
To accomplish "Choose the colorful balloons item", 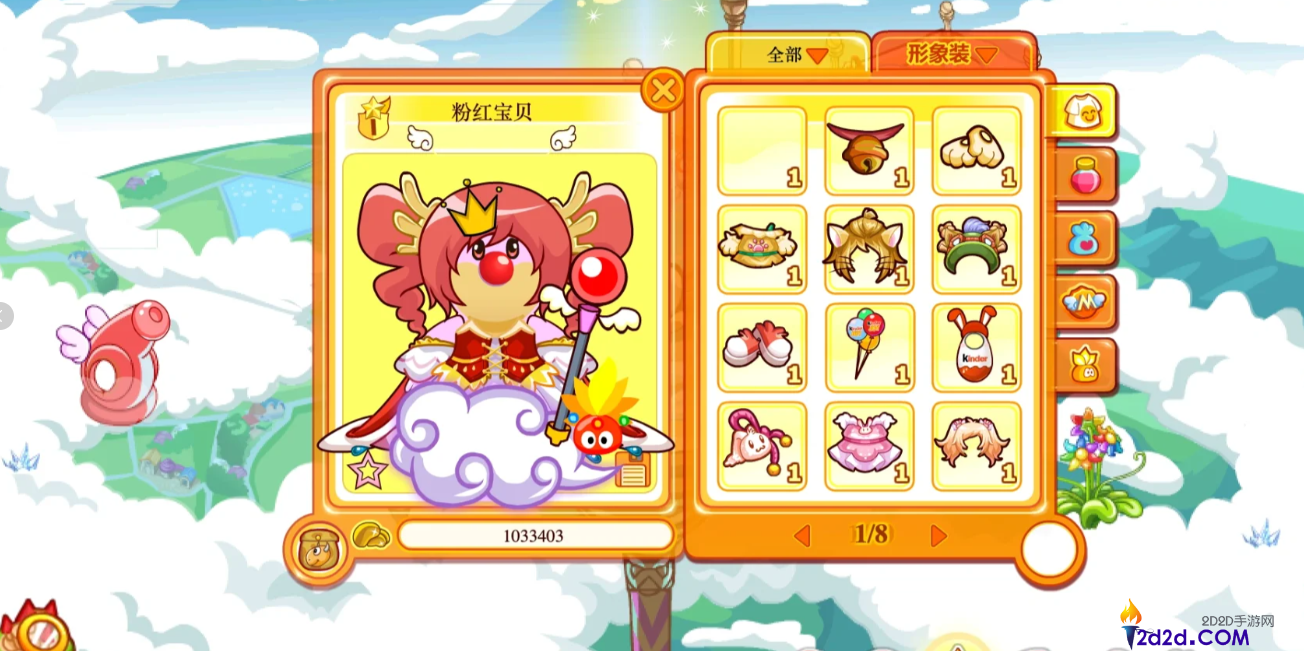I will coord(869,347).
